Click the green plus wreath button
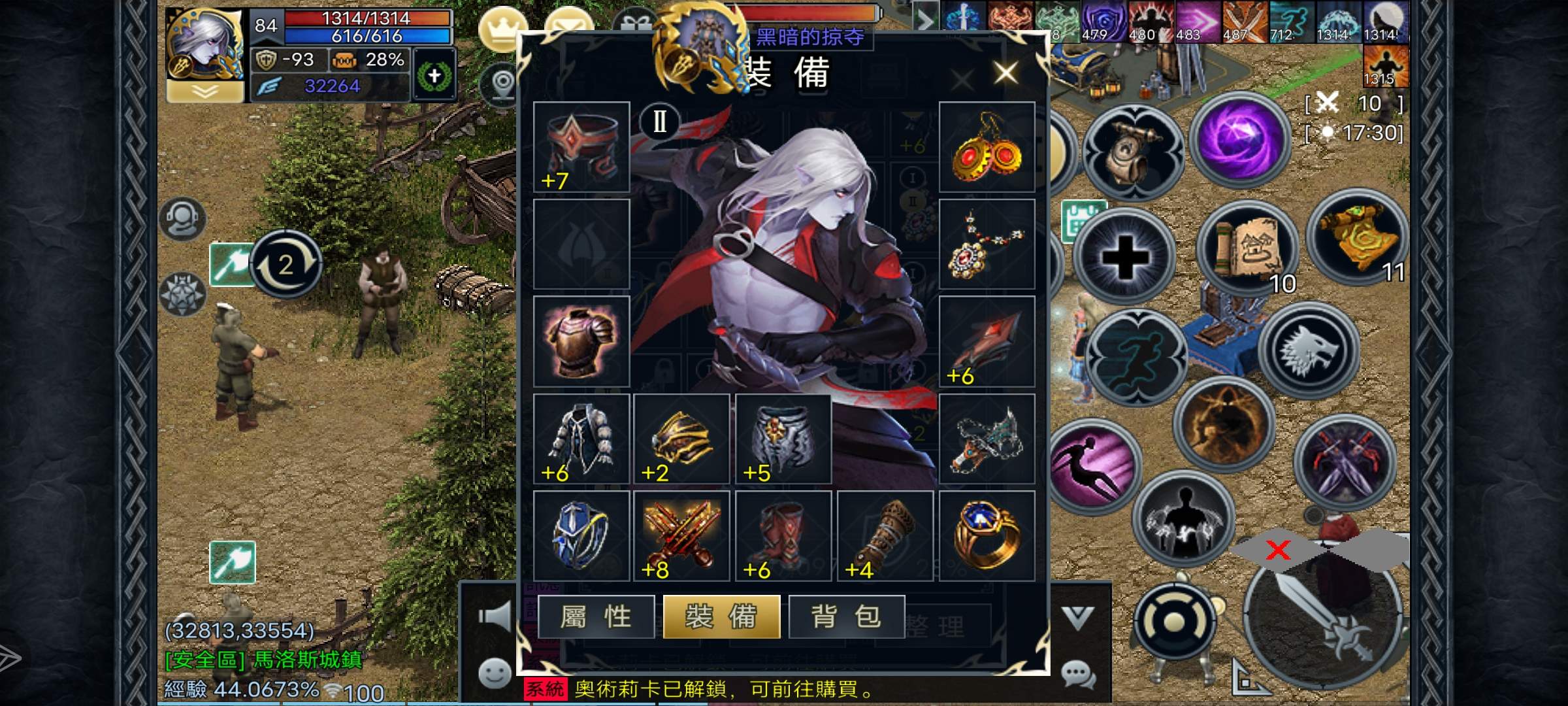Viewport: 1568px width, 706px height. click(434, 76)
